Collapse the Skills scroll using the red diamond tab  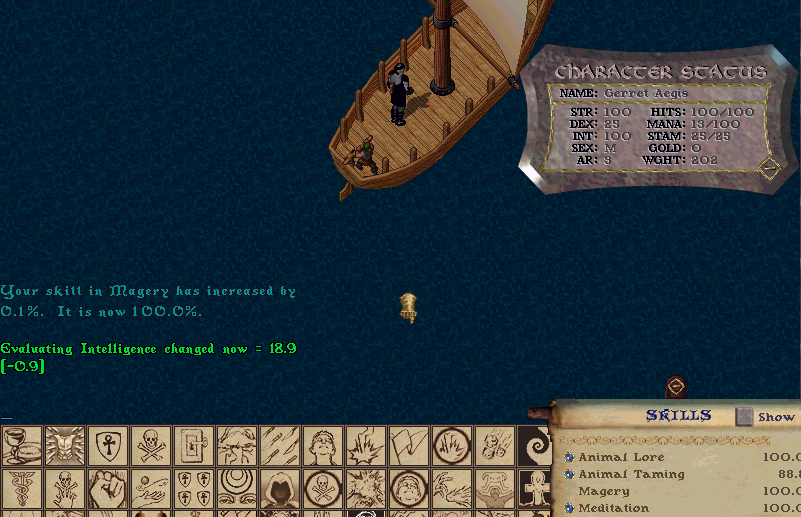676,387
